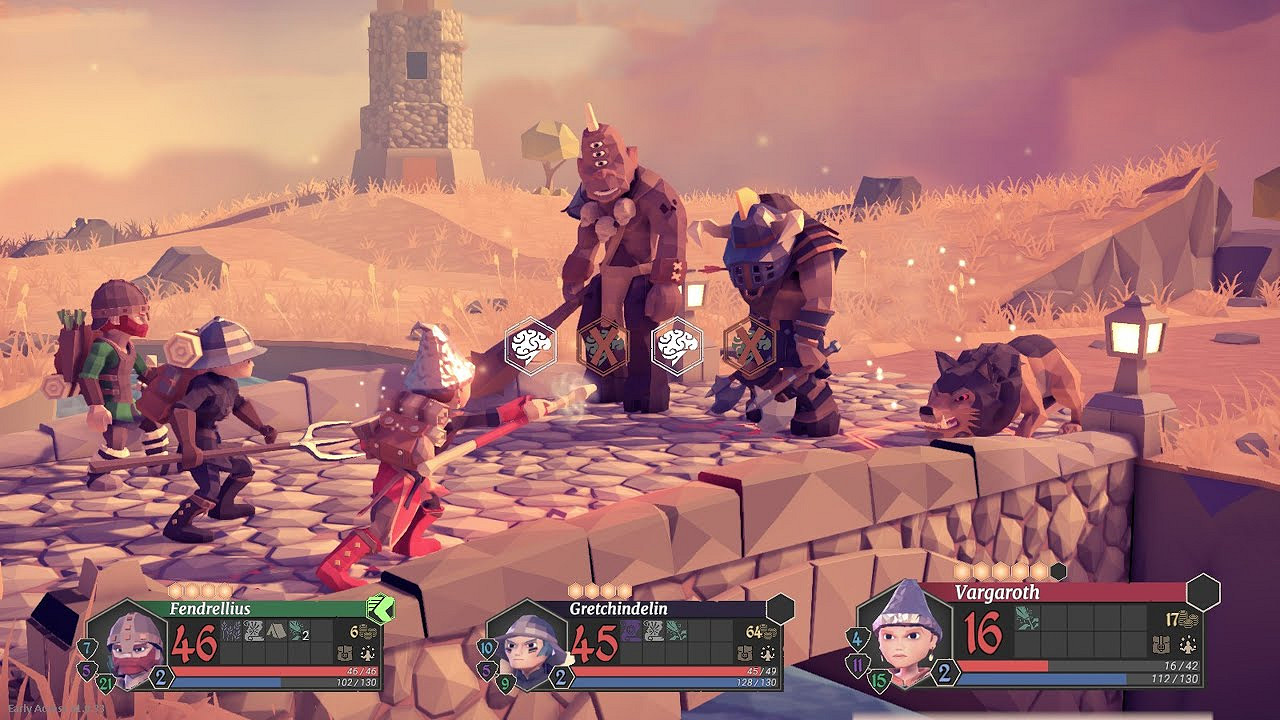
Task: Use the tent item in Fendrellius's inventory
Action: 275,631
